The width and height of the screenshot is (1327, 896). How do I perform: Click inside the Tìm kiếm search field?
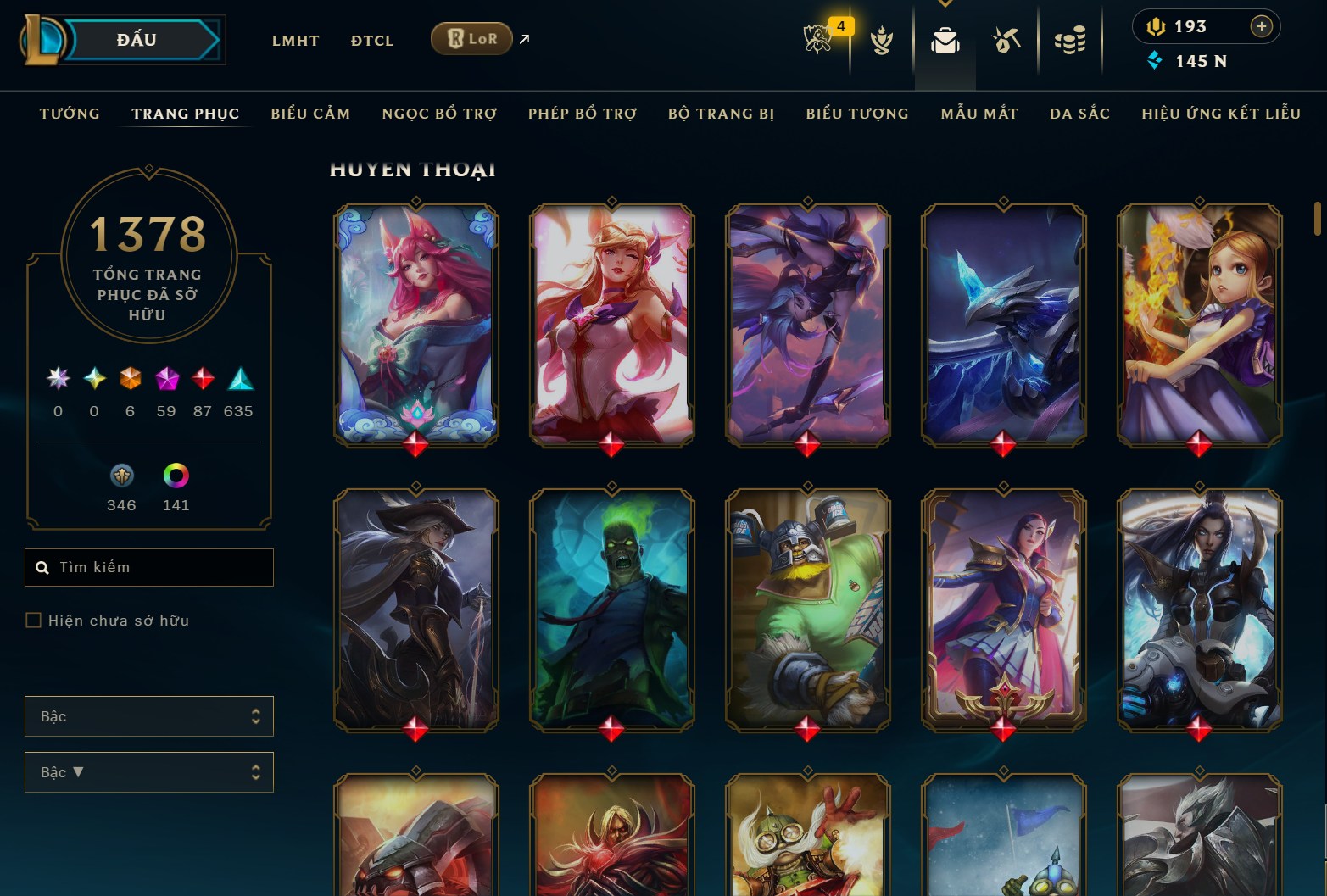(149, 567)
